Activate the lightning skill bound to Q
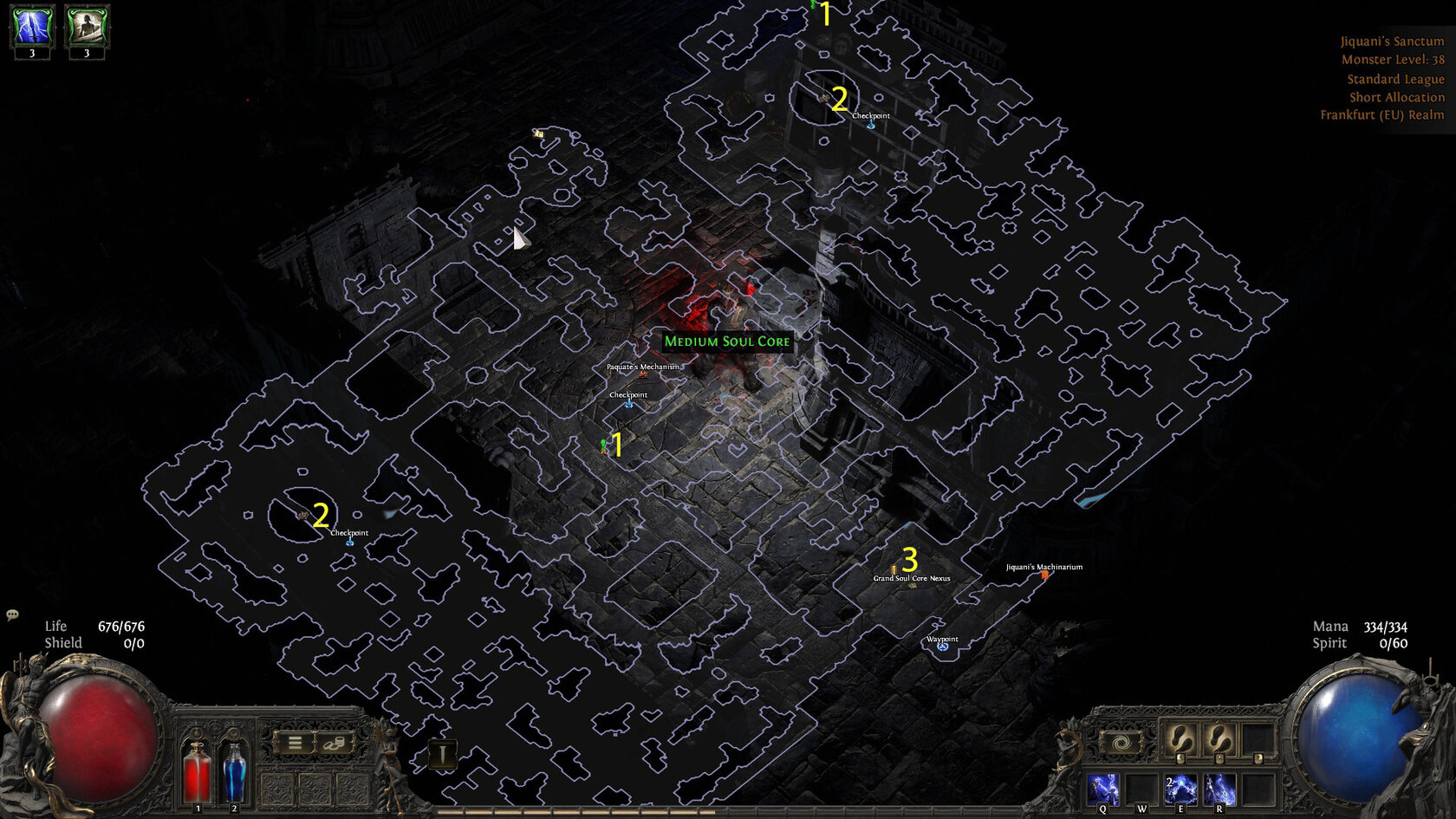This screenshot has width=1456, height=819. point(1103,789)
